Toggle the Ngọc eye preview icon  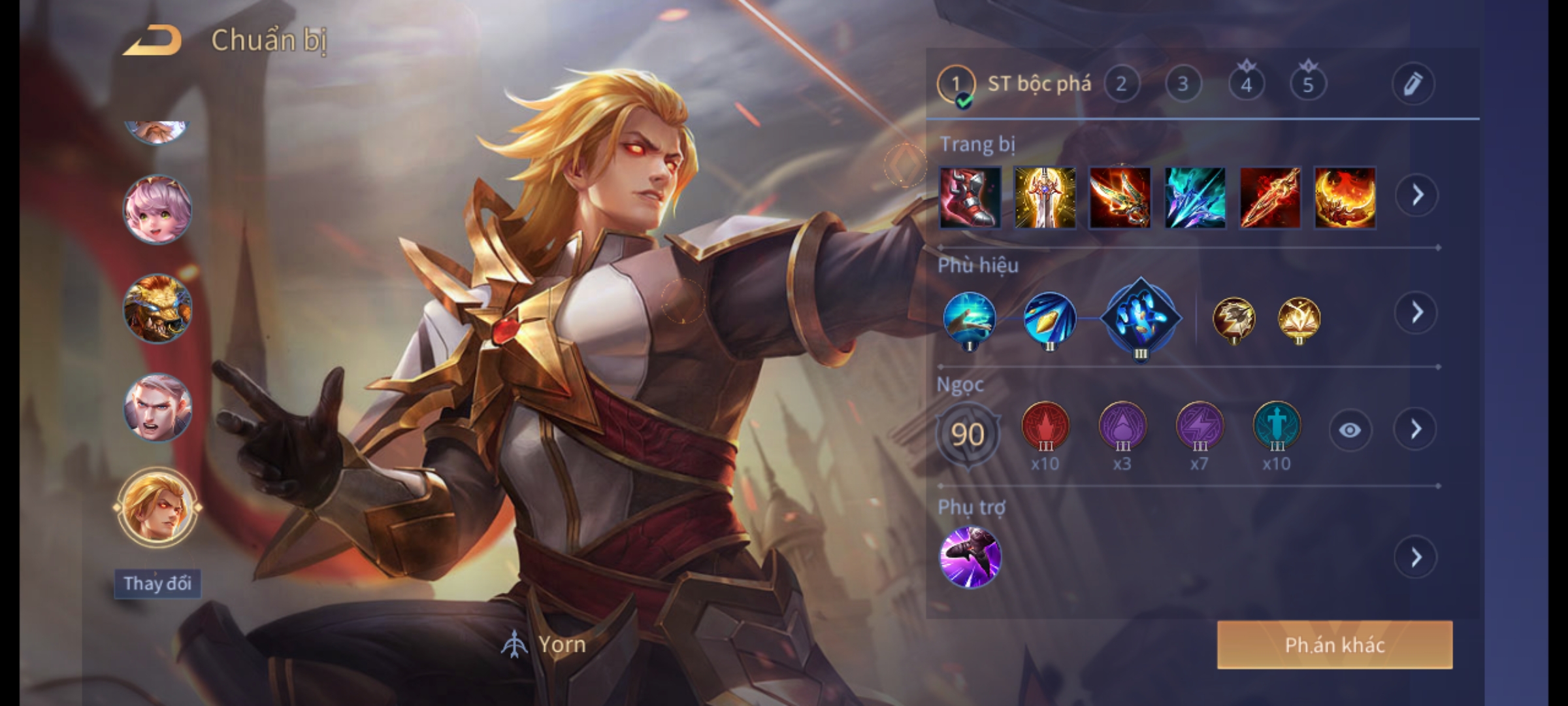pos(1350,430)
